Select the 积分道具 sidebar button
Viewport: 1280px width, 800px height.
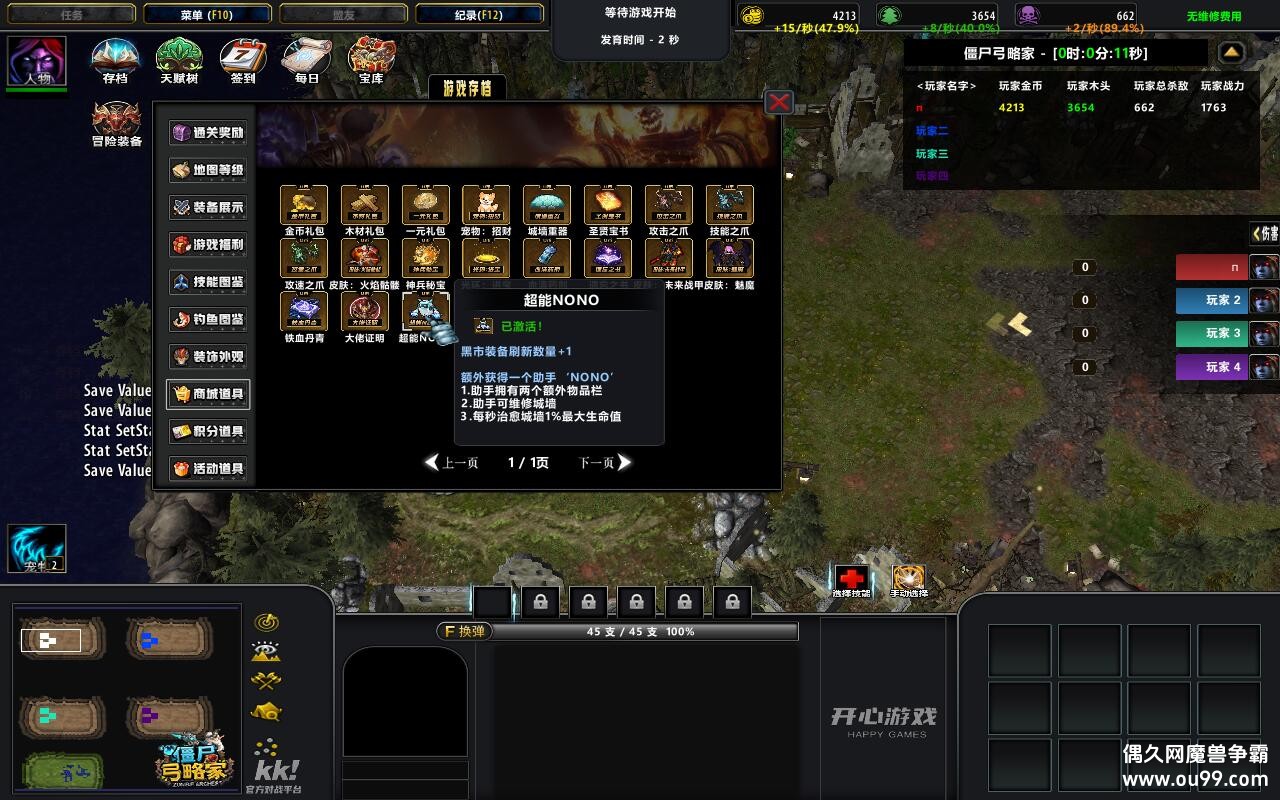207,432
